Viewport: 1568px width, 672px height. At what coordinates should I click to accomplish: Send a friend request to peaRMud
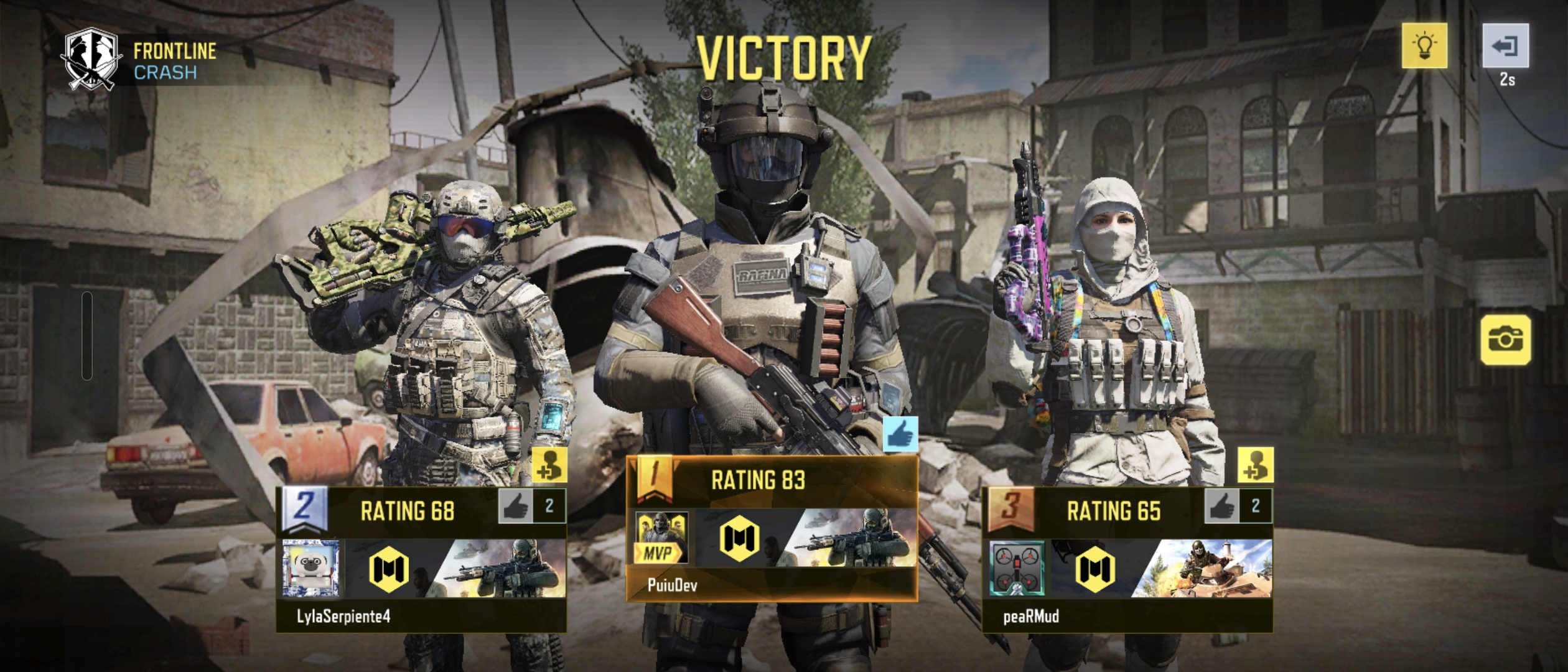(x=1255, y=465)
